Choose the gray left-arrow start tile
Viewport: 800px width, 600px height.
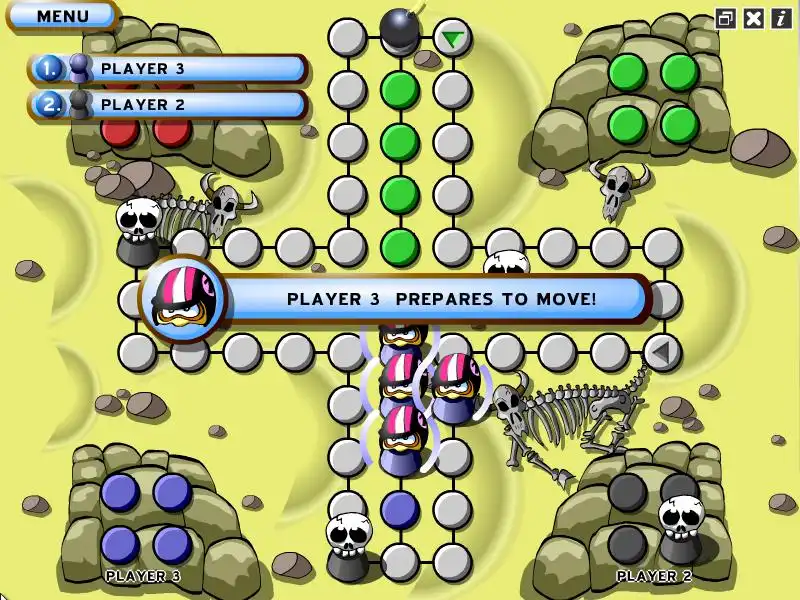(661, 352)
